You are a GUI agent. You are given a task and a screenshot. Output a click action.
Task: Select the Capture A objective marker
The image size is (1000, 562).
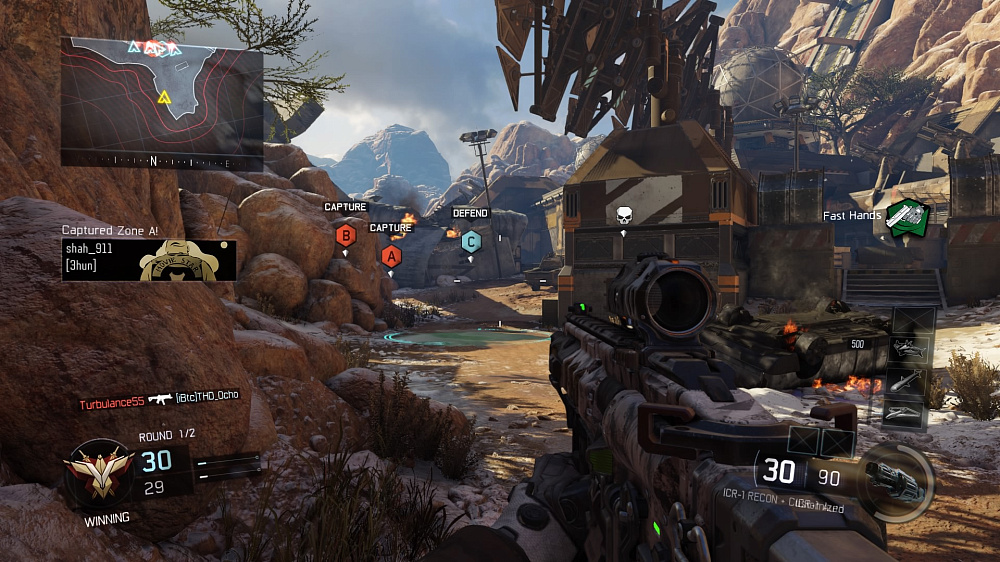390,255
